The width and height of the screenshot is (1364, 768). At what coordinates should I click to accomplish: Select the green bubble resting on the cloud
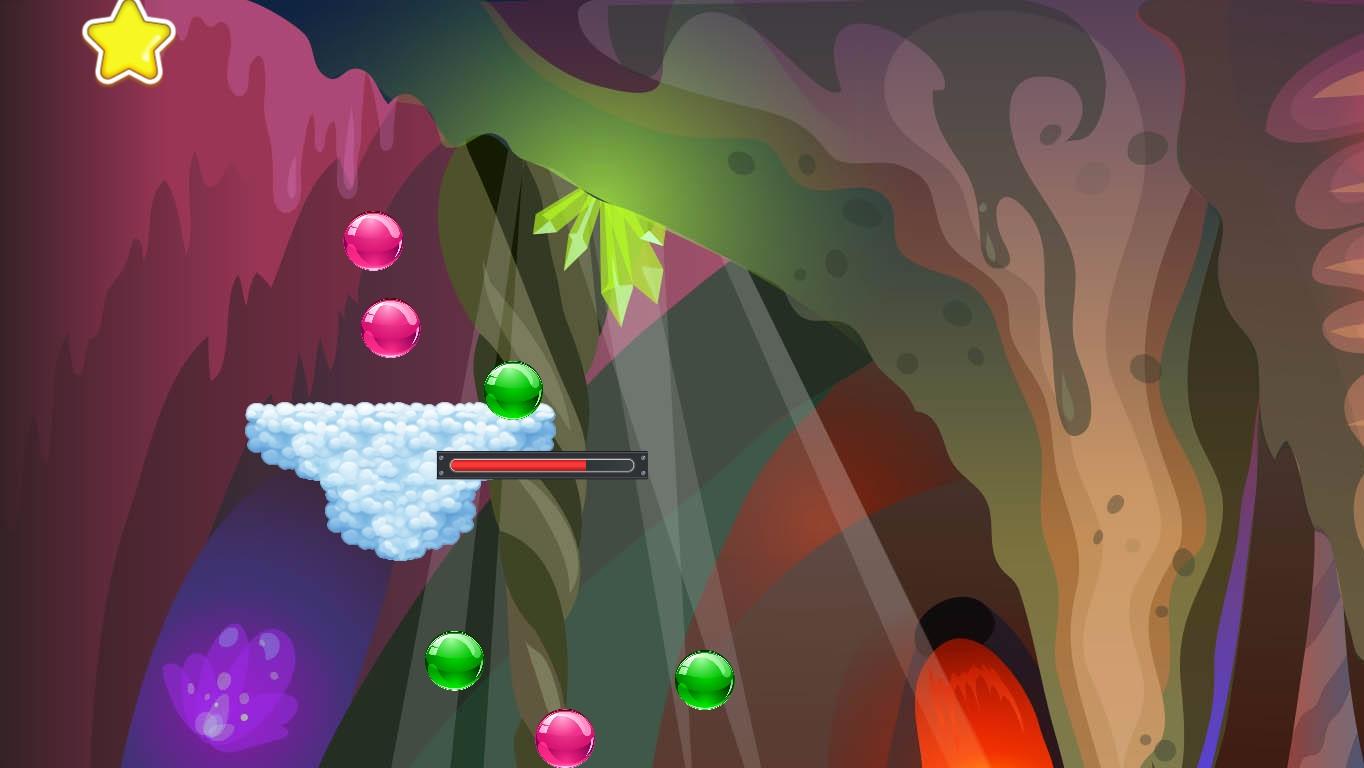pyautogui.click(x=512, y=390)
